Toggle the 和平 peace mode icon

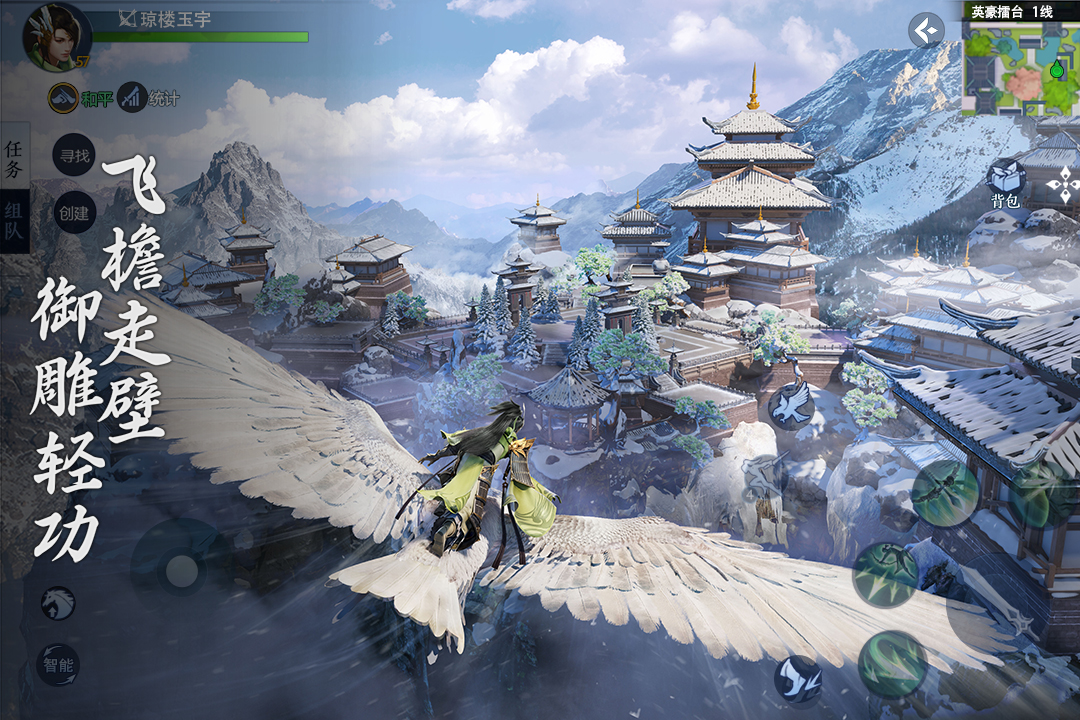click(65, 97)
